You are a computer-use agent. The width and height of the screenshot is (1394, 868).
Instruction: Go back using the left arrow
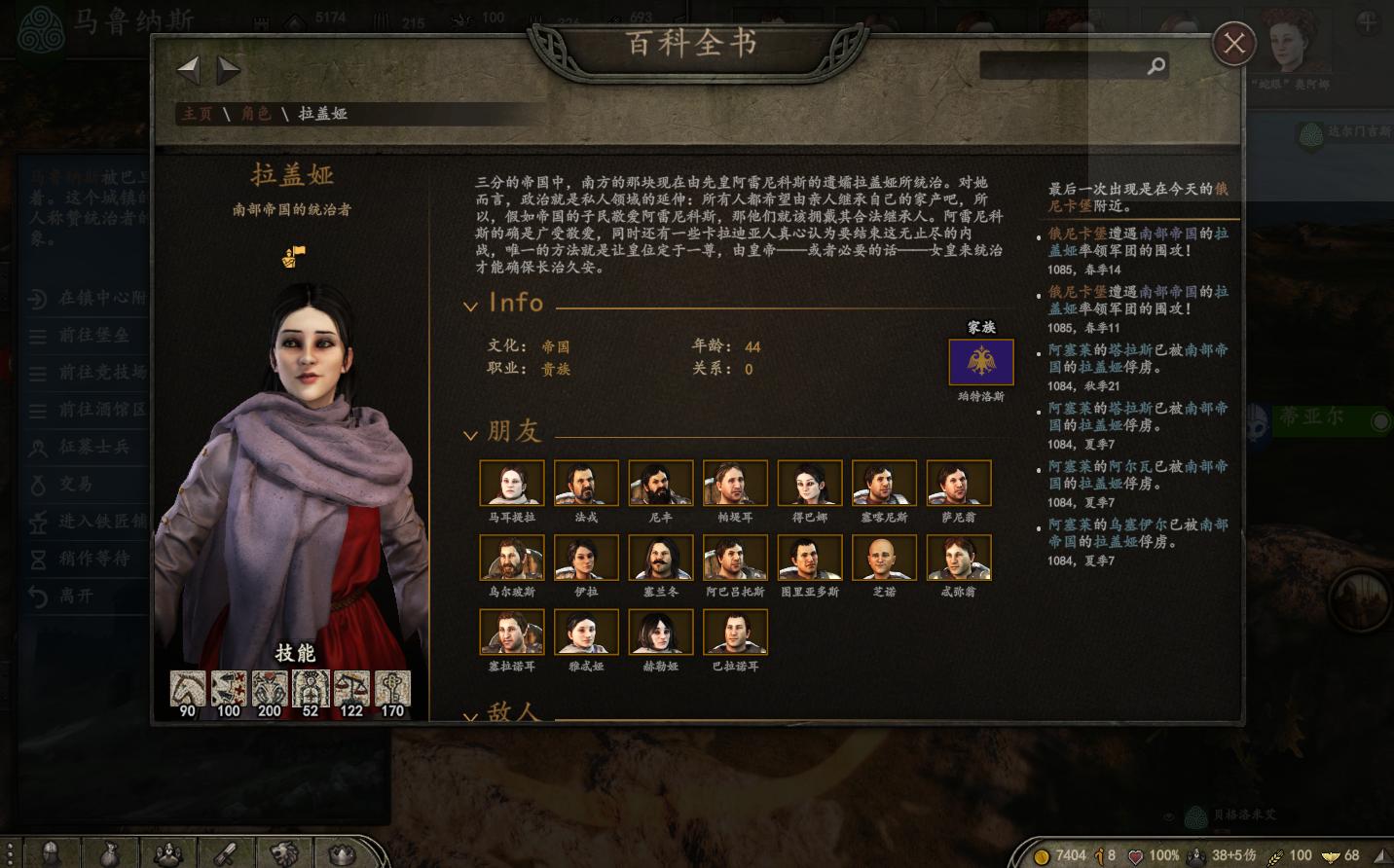(x=188, y=69)
